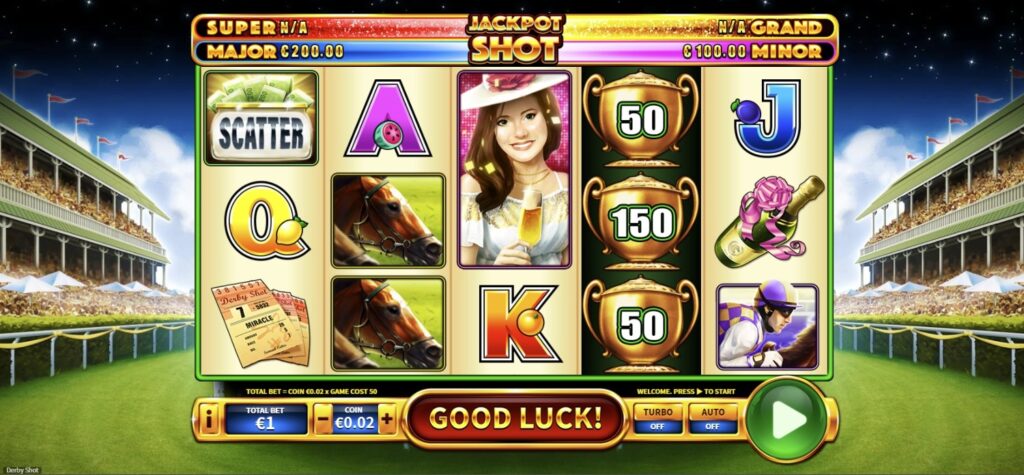Toggle Turbo mode on
Screen dimensions: 1024x475
tap(657, 418)
